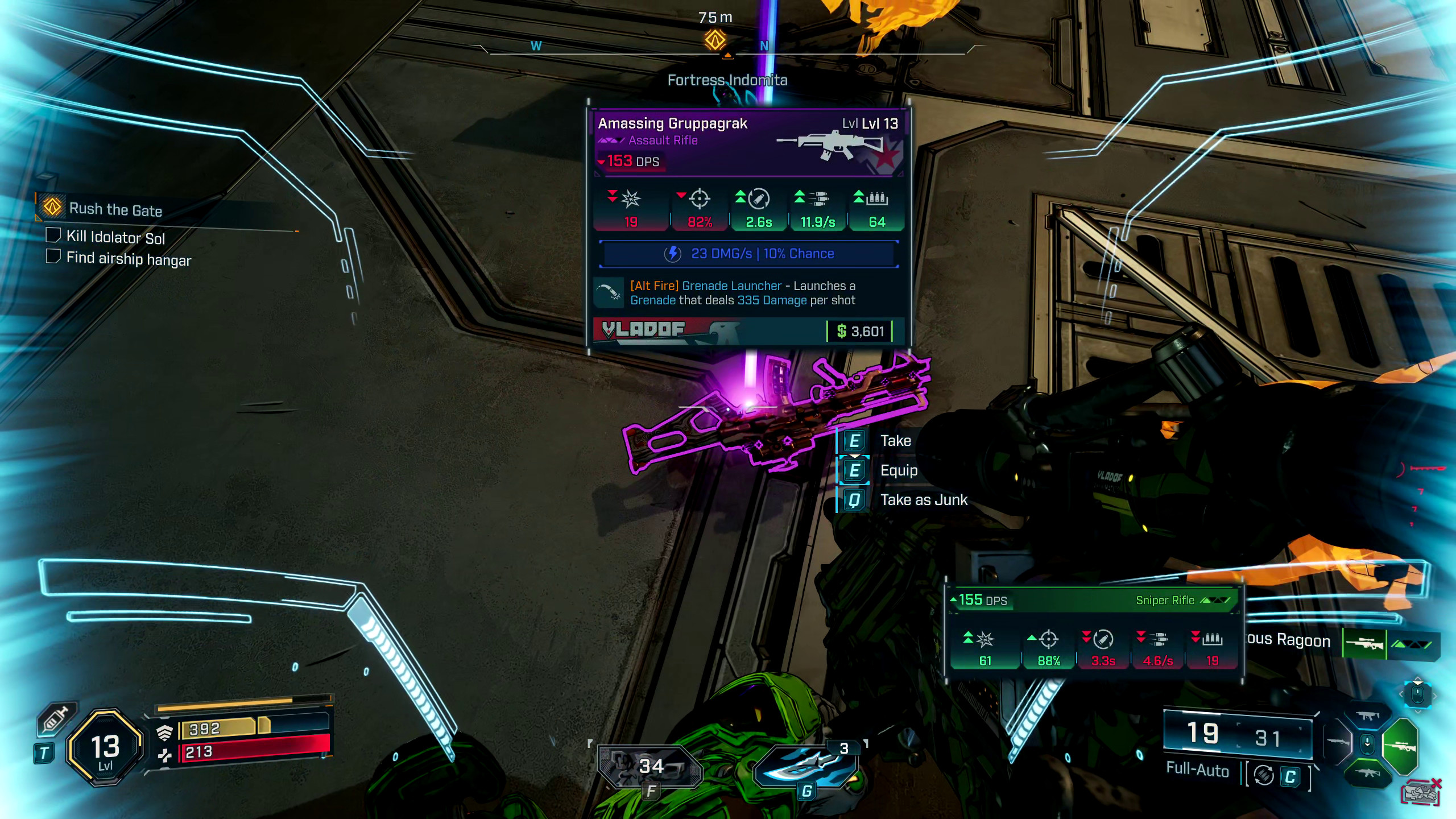Tick the Find airship hangar objective checkbox
Viewport: 1456px width, 819px height.
(x=53, y=257)
